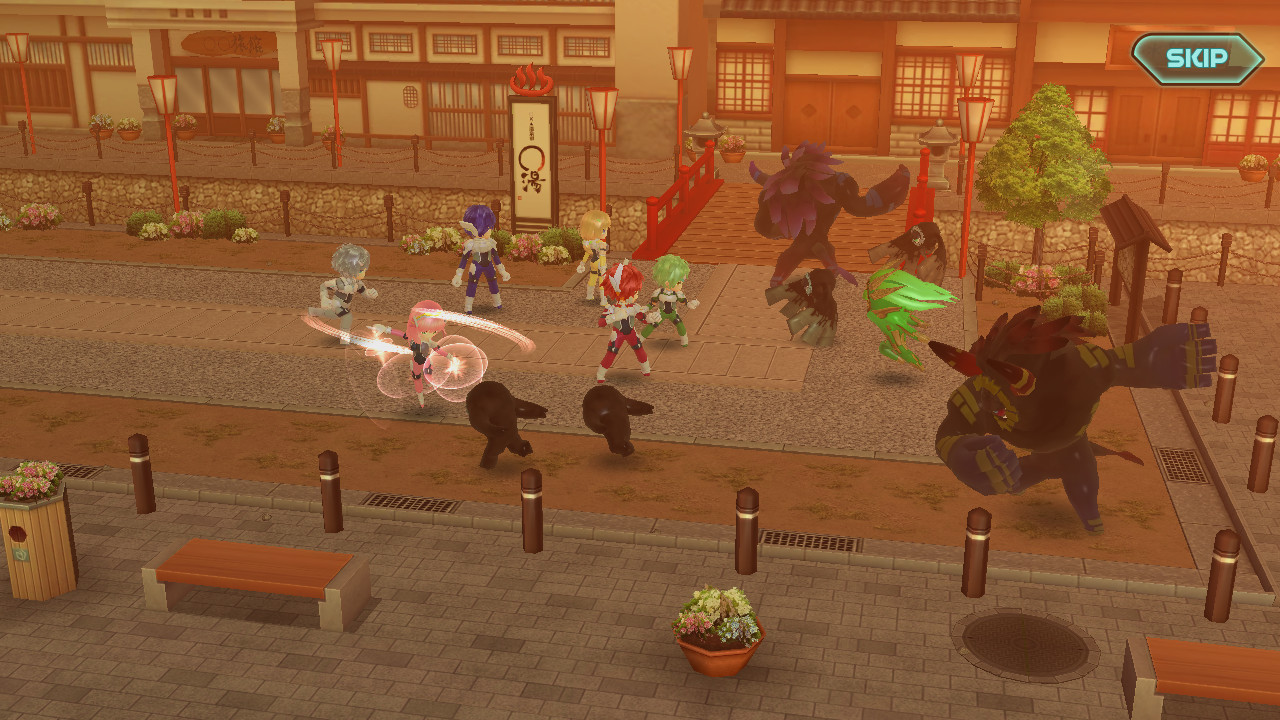Select the green-haired hero
This screenshot has height=720, width=1280.
(x=672, y=300)
